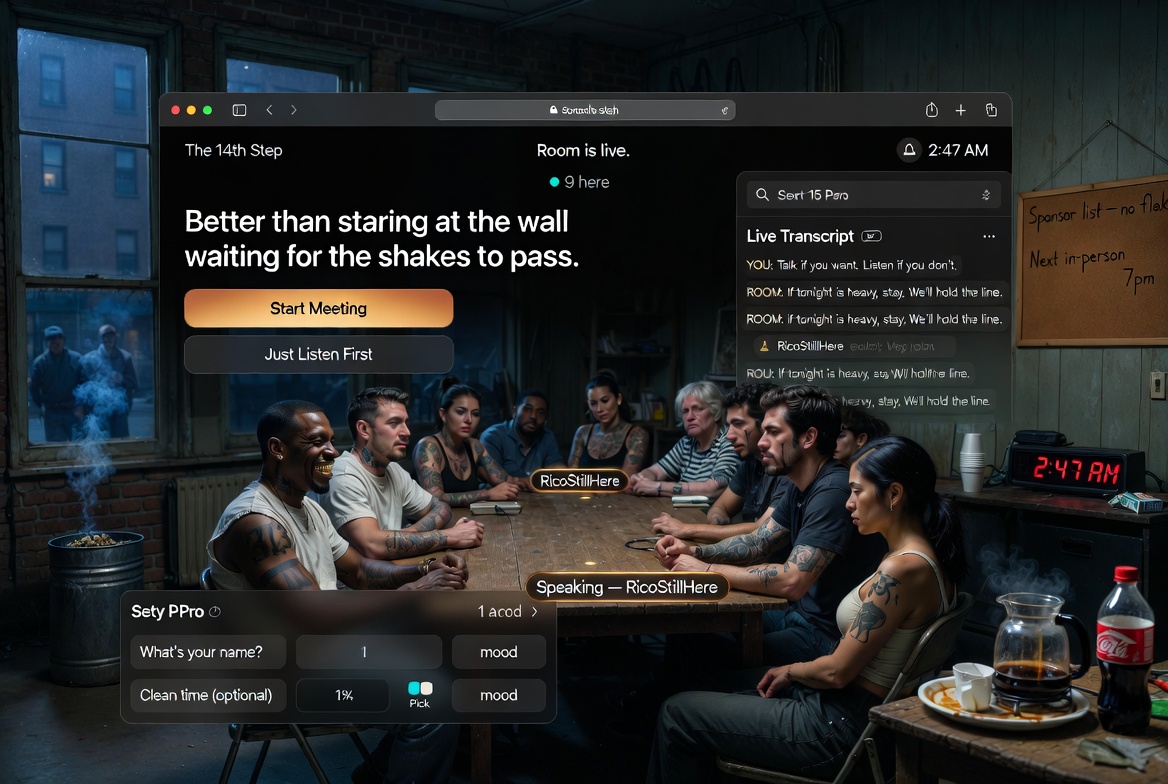Image resolution: width=1168 pixels, height=784 pixels.
Task: Open a new browser tab with plus
Action: [960, 110]
